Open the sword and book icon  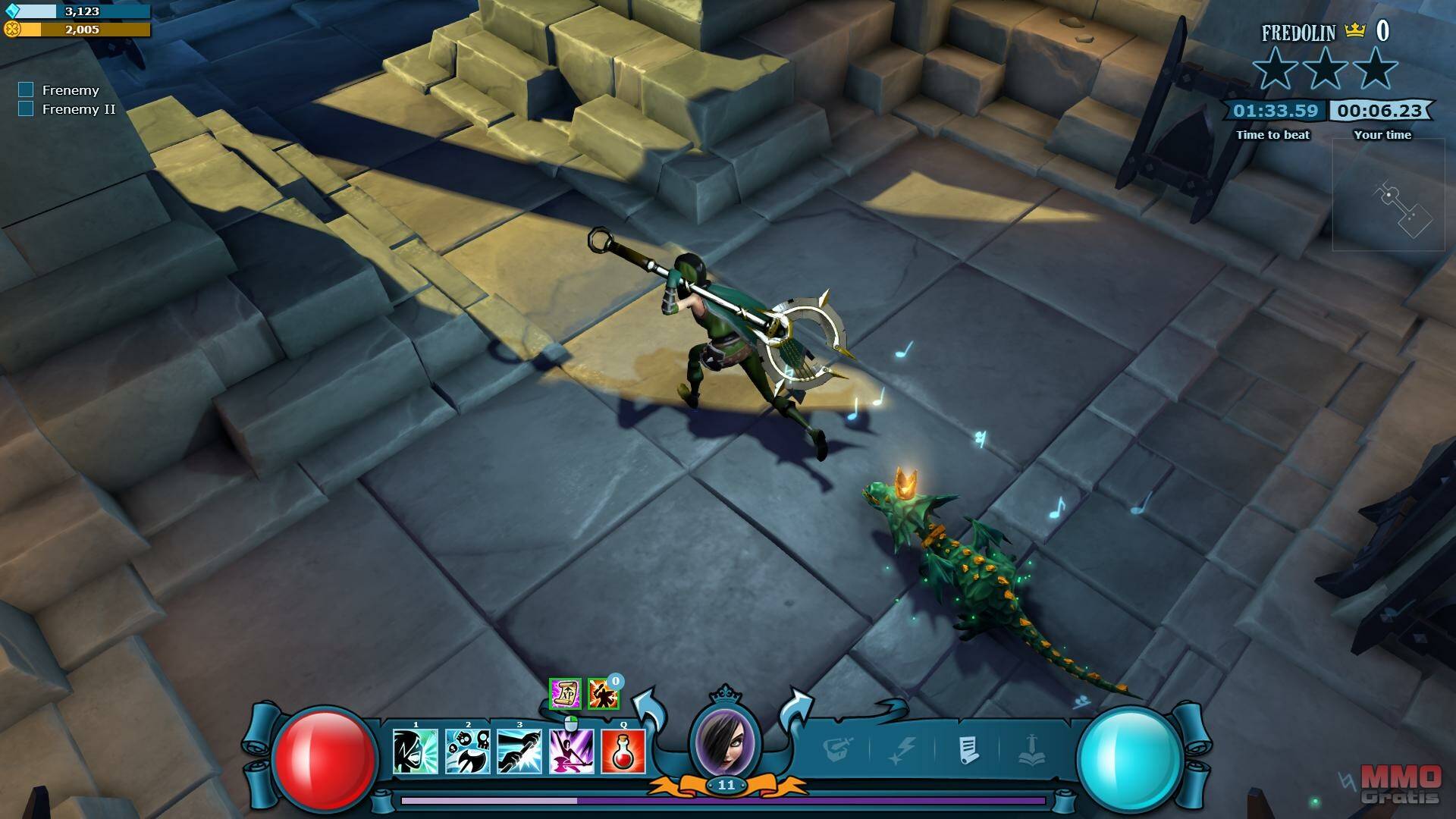coord(1032,751)
